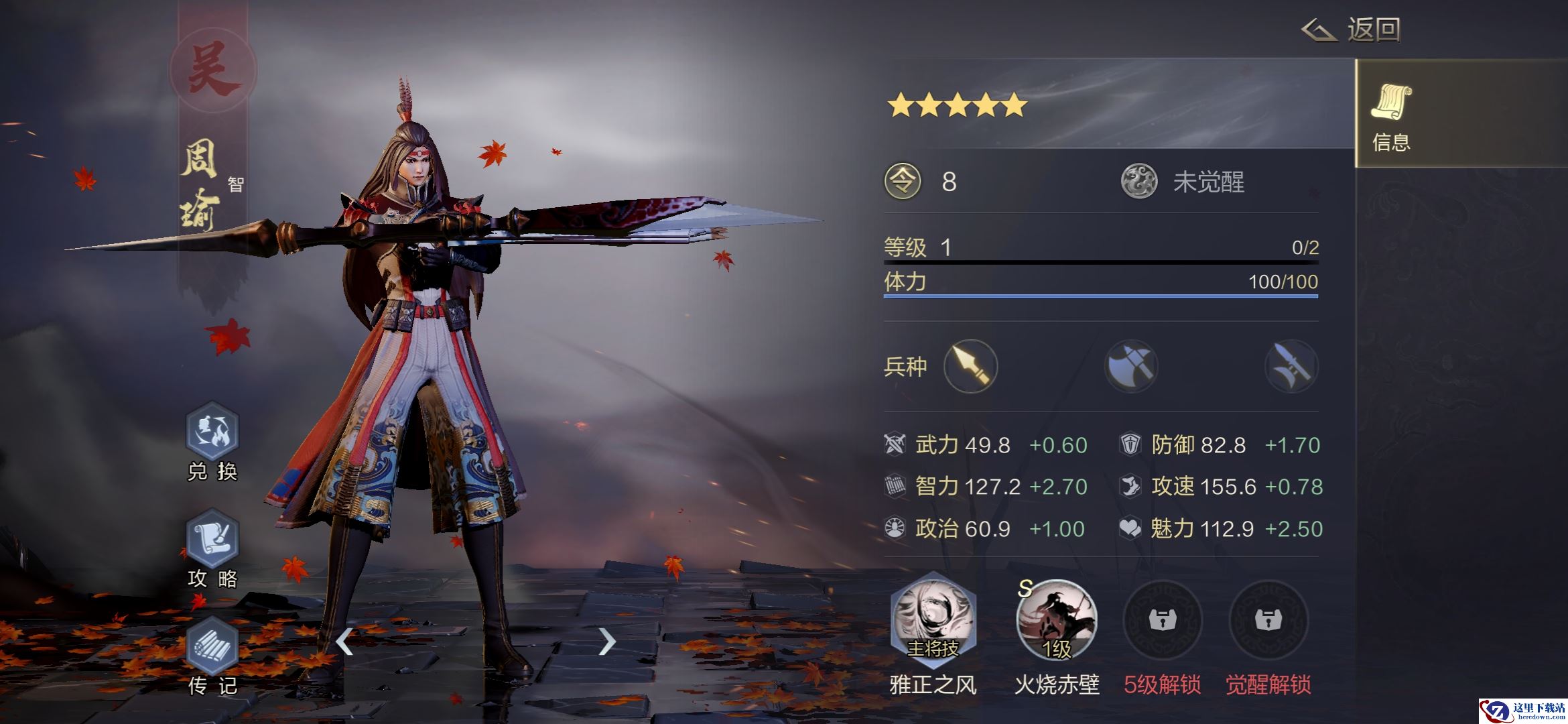Viewport: 1568px width, 724px height.
Task: Tap the locked 5级解锁 skill slot
Action: click(1162, 621)
